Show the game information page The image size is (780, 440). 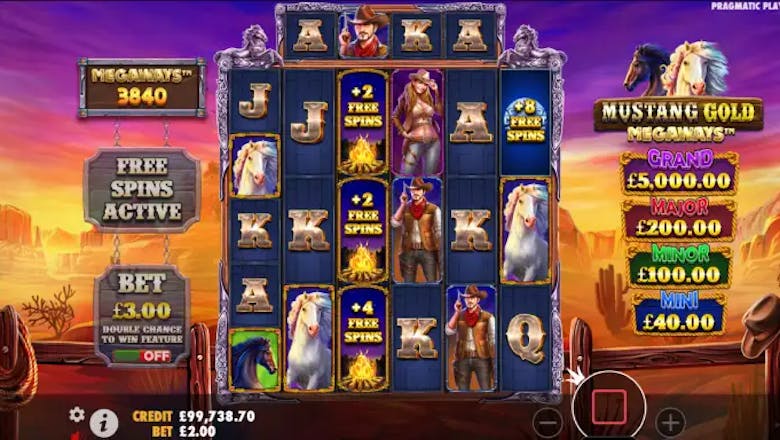tap(104, 422)
